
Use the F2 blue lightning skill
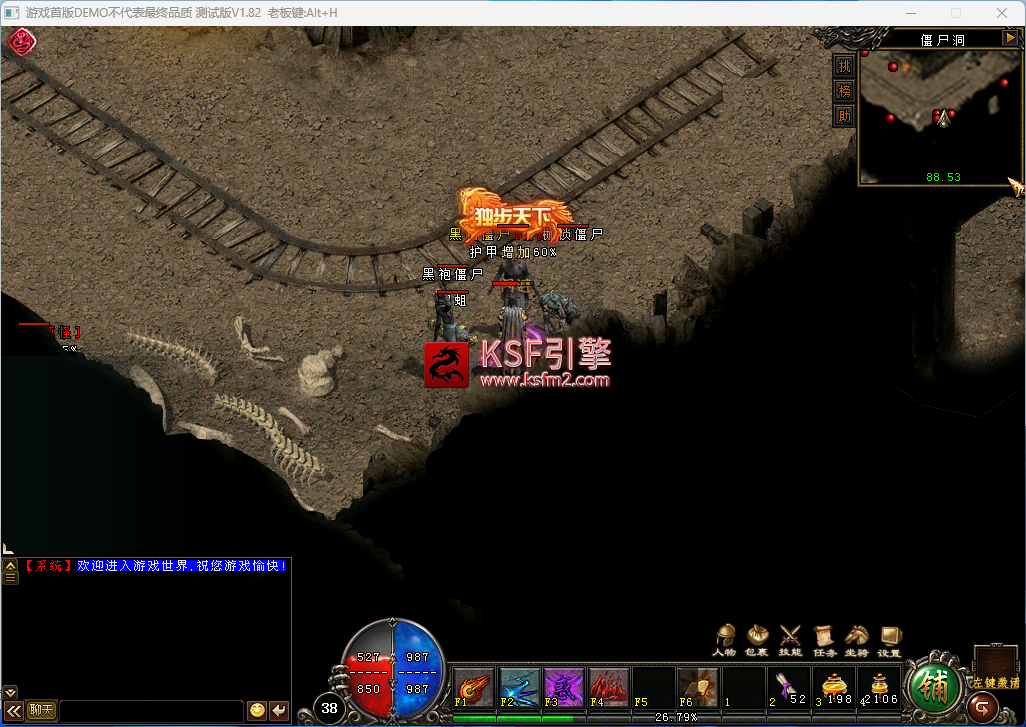[x=519, y=688]
